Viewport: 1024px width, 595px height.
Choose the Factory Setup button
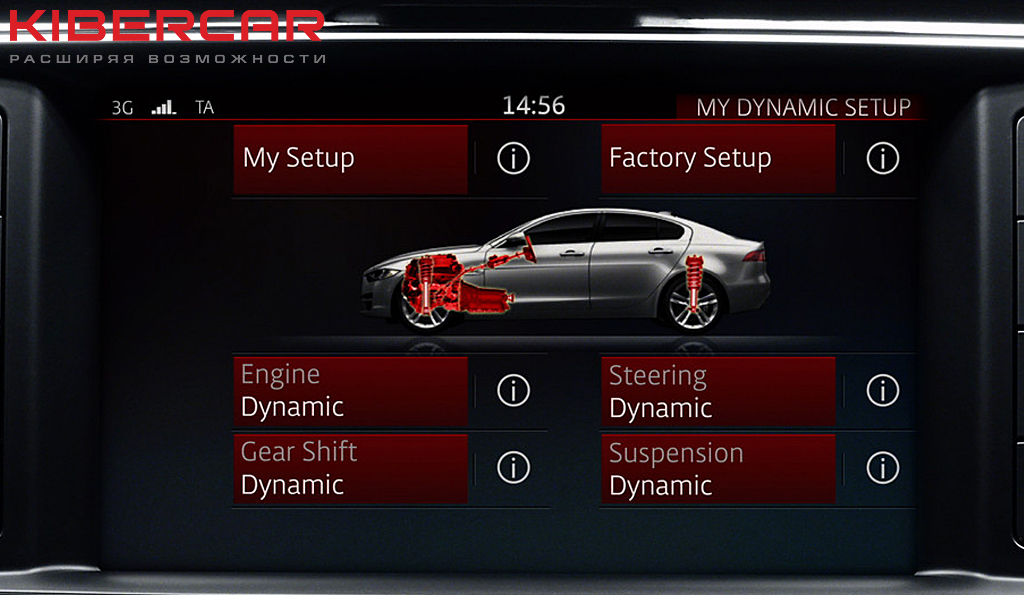(x=718, y=158)
